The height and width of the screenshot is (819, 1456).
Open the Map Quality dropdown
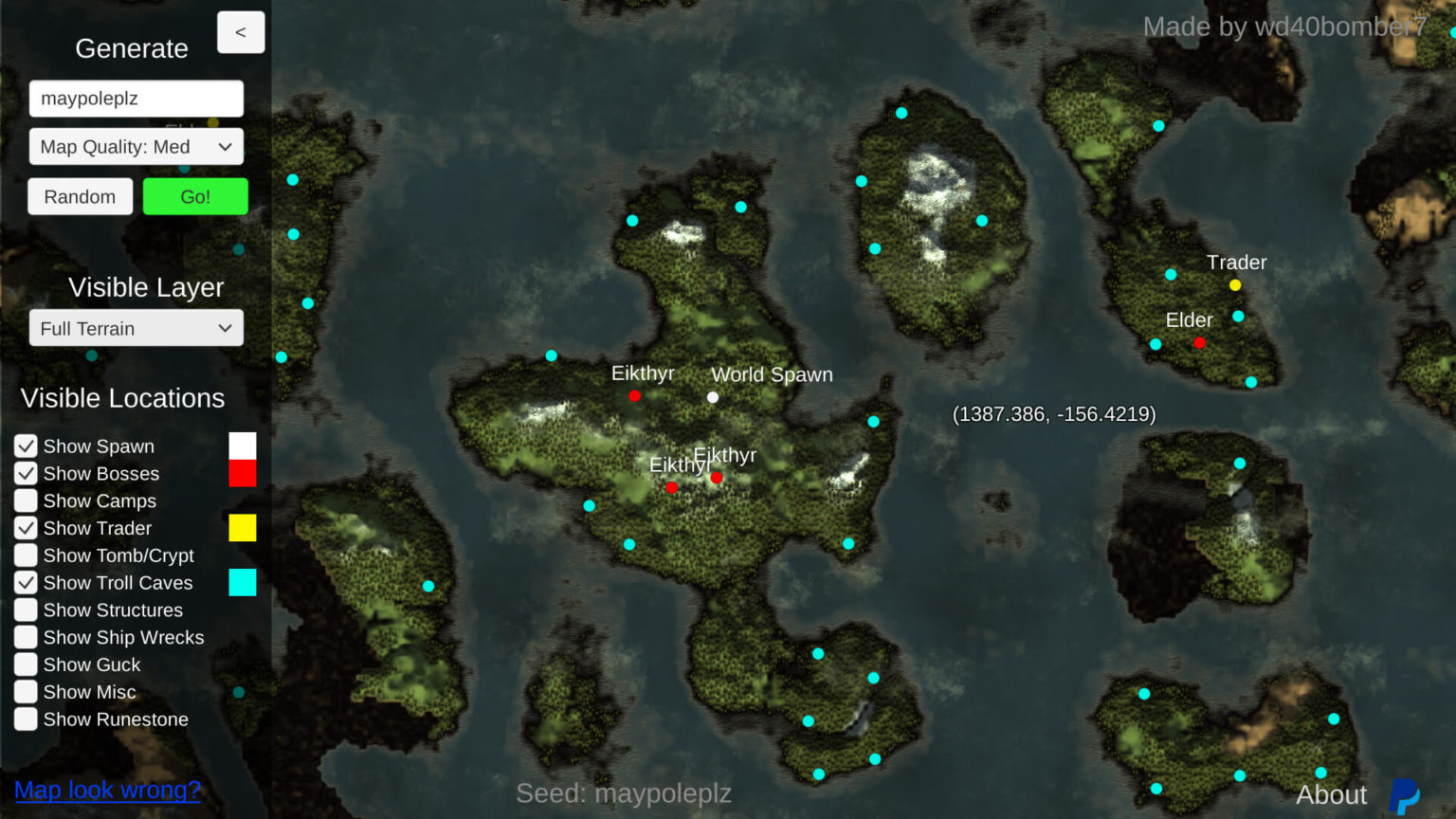[x=136, y=146]
